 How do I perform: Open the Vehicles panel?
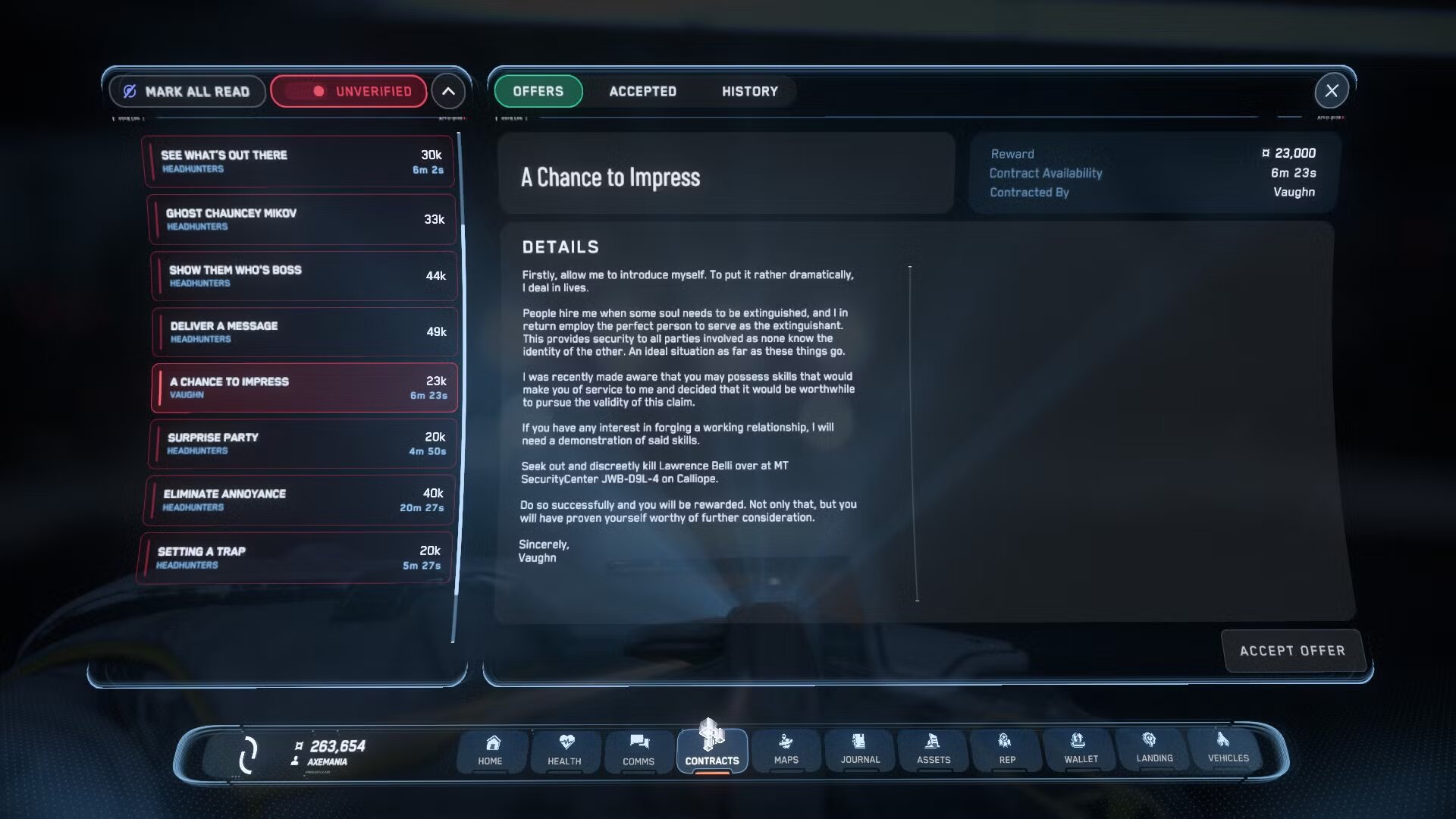[1226, 752]
